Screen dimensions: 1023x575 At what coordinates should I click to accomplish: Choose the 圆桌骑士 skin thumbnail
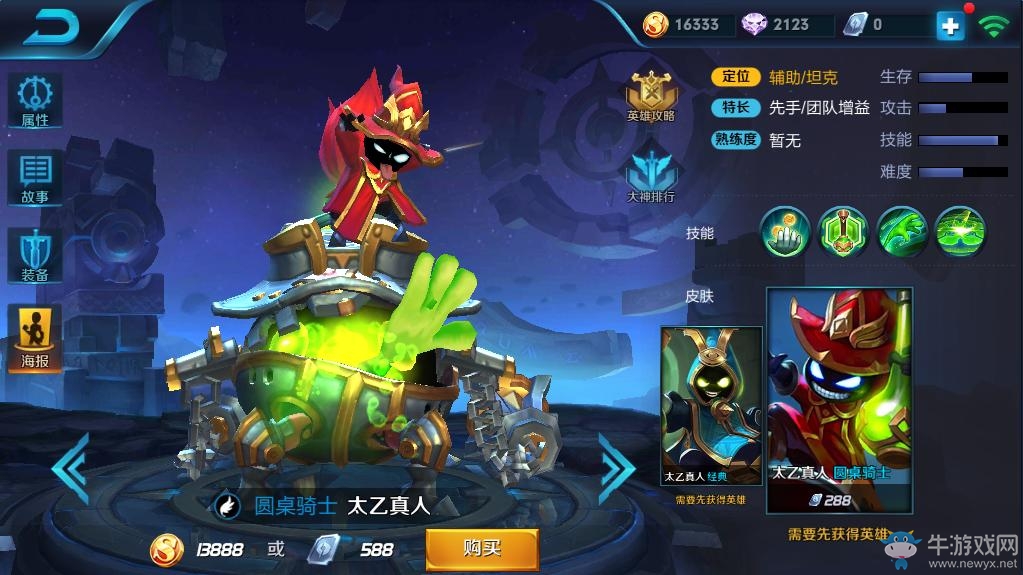(839, 400)
